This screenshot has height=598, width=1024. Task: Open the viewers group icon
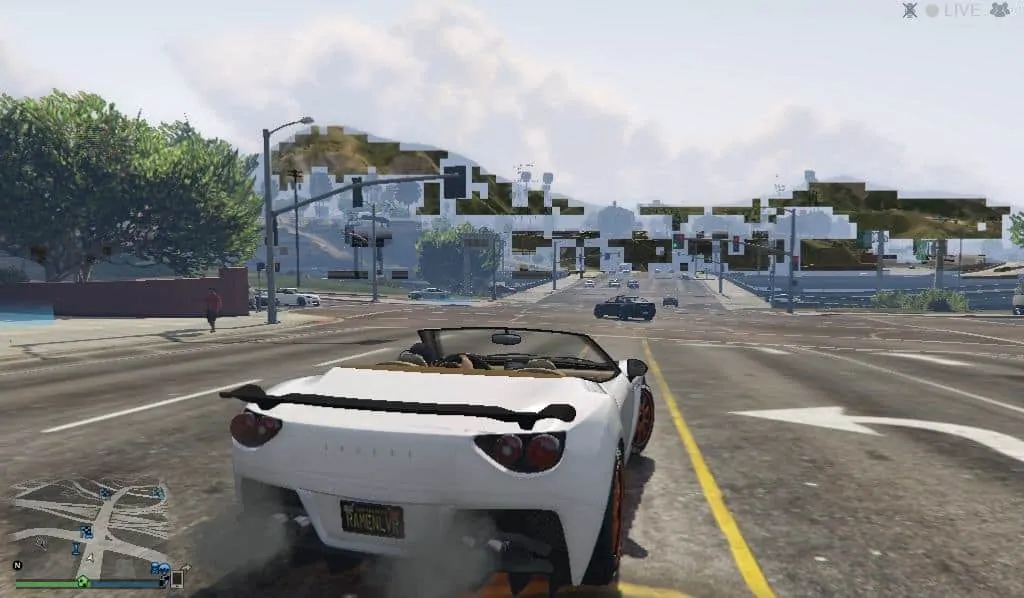(x=998, y=10)
